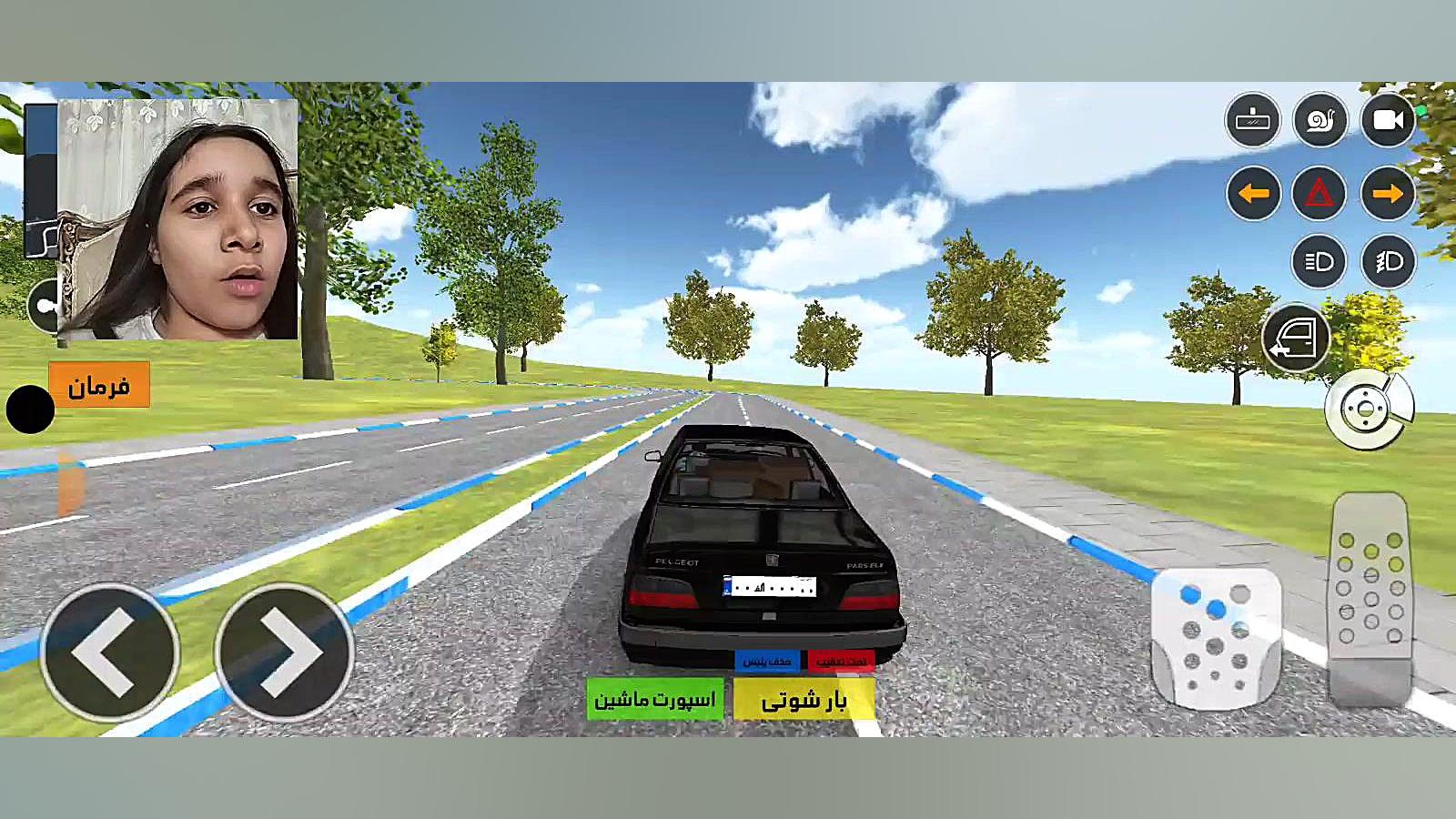Tap the left steering arrow button

[x=109, y=652]
